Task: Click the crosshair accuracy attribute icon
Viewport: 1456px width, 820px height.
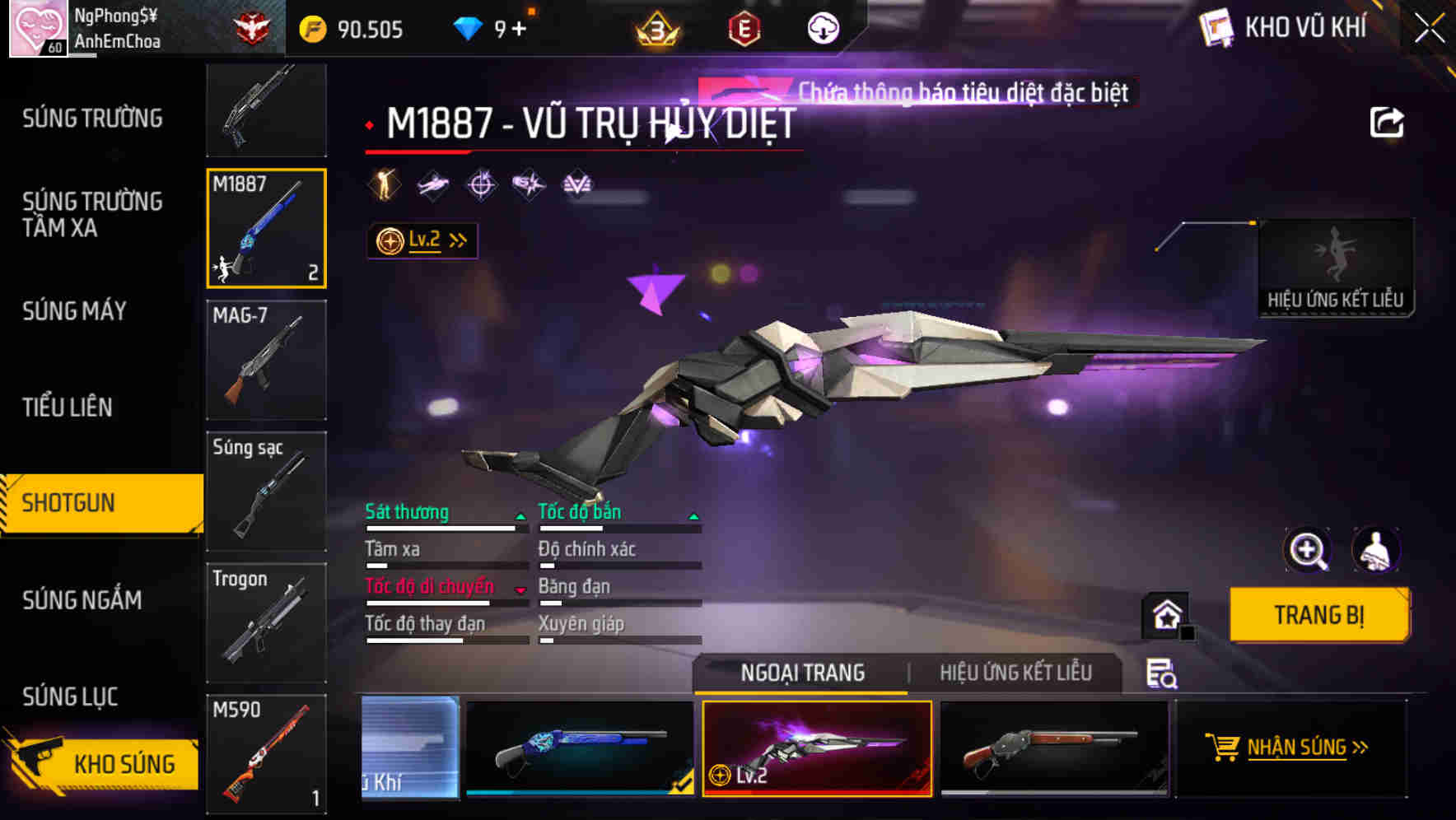Action: pos(482,184)
